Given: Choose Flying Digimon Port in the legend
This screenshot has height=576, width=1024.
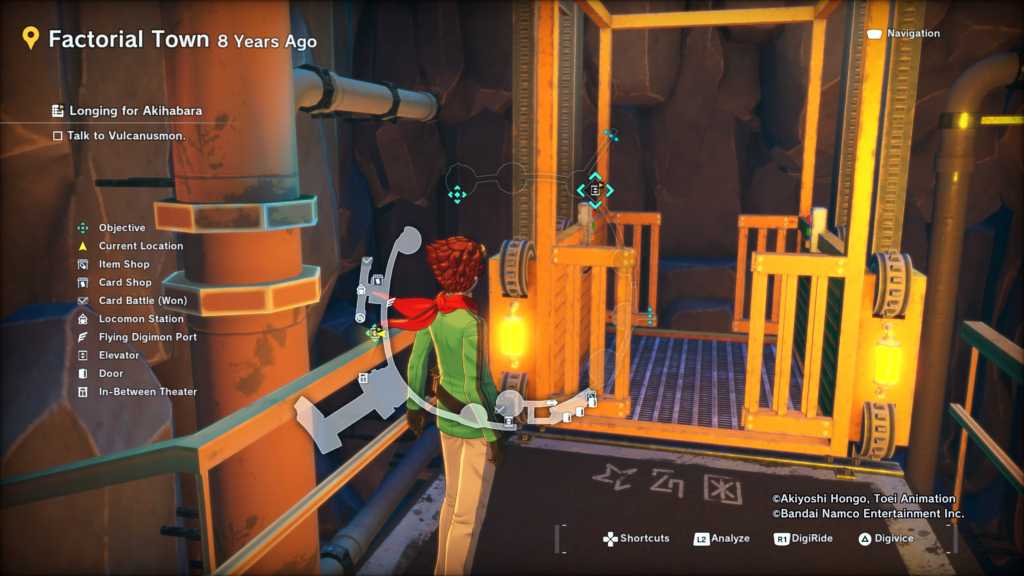Looking at the screenshot, I should pyautogui.click(x=147, y=337).
